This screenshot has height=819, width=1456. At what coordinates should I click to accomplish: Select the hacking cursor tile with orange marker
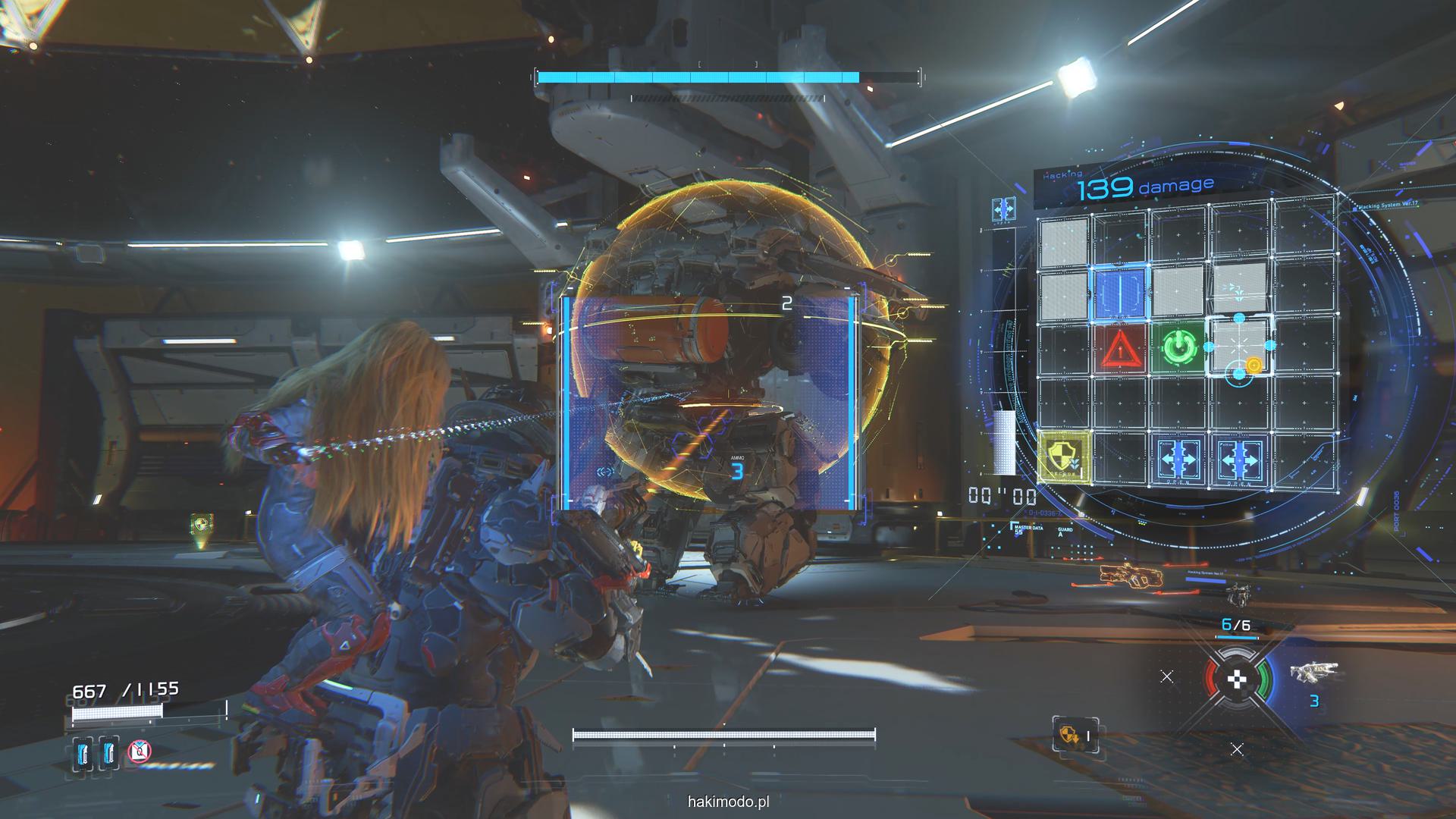[x=1238, y=347]
